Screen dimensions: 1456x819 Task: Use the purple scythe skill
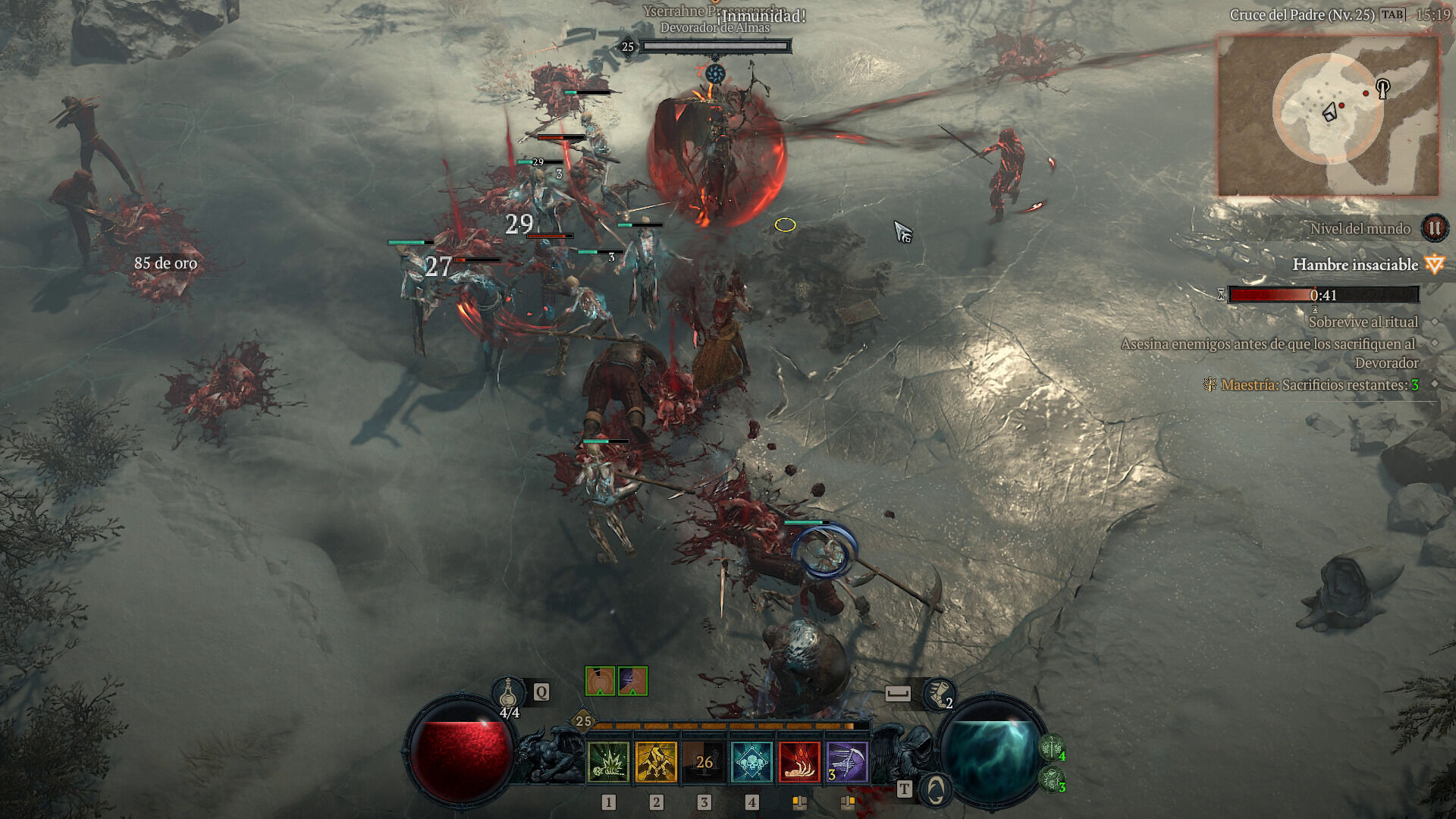(848, 762)
